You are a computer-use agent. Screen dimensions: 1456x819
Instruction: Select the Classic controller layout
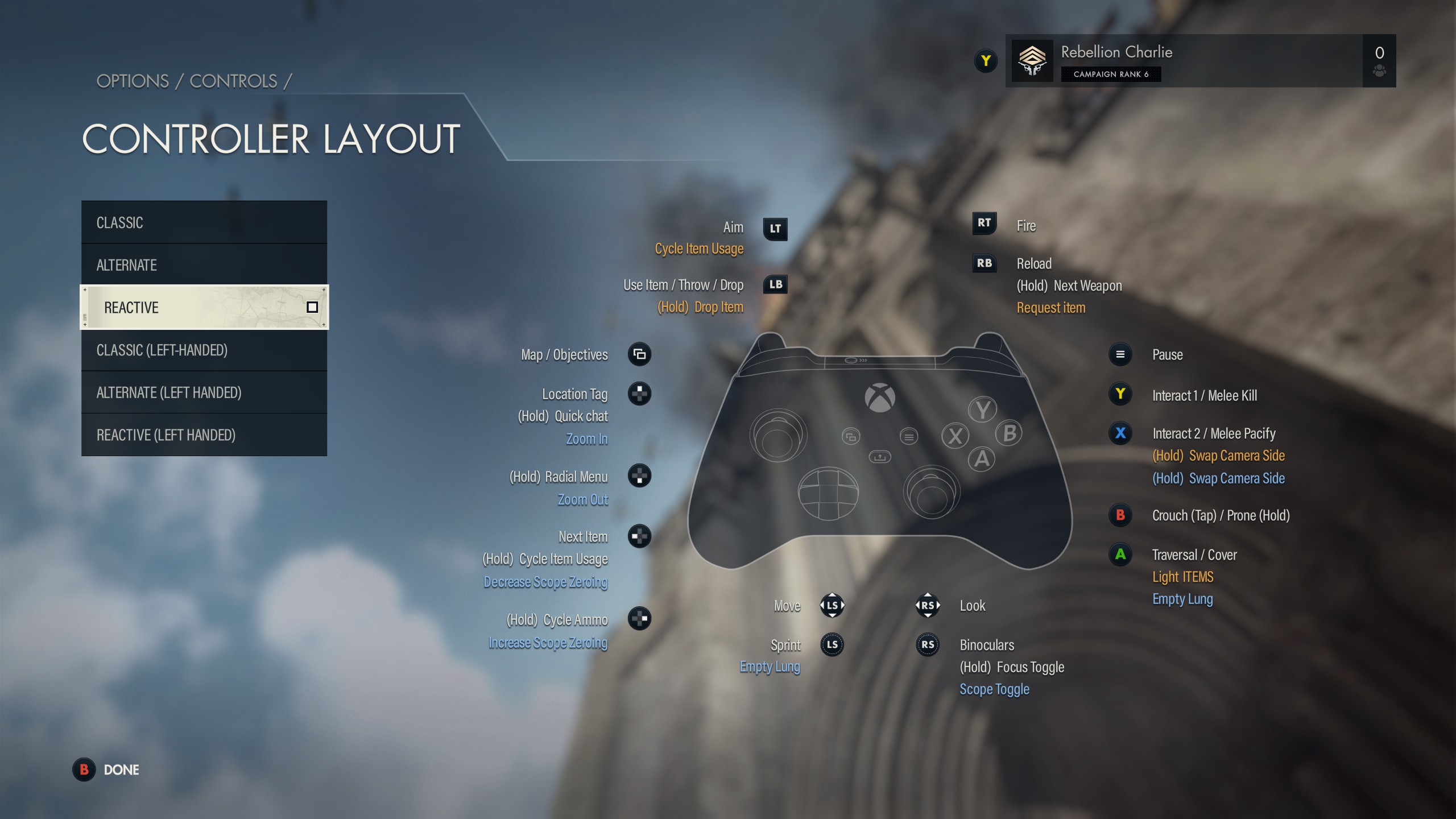click(x=204, y=222)
